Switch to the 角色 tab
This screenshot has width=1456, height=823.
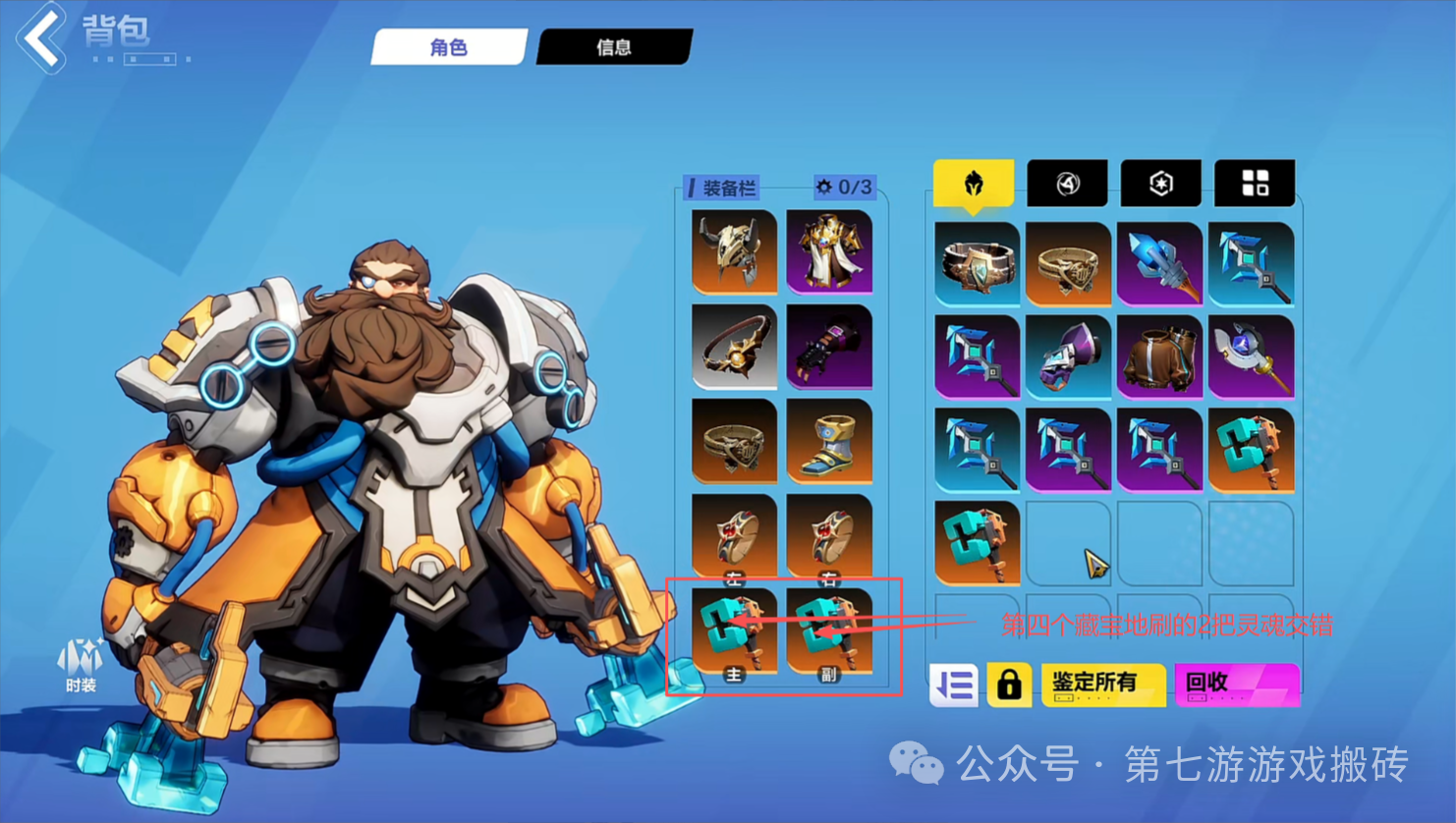[x=449, y=47]
